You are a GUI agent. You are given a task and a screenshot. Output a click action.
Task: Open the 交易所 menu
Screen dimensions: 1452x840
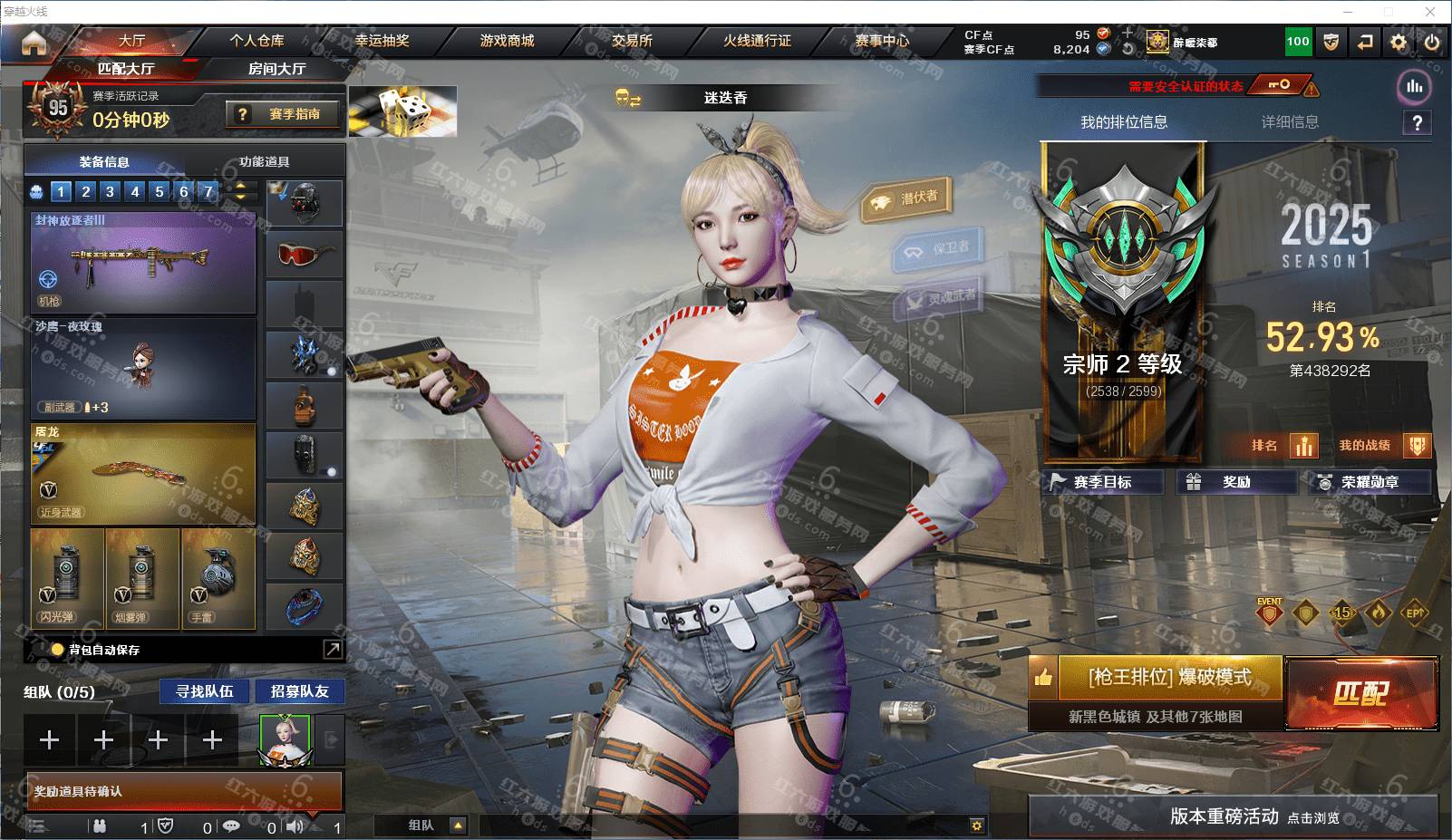tap(632, 41)
